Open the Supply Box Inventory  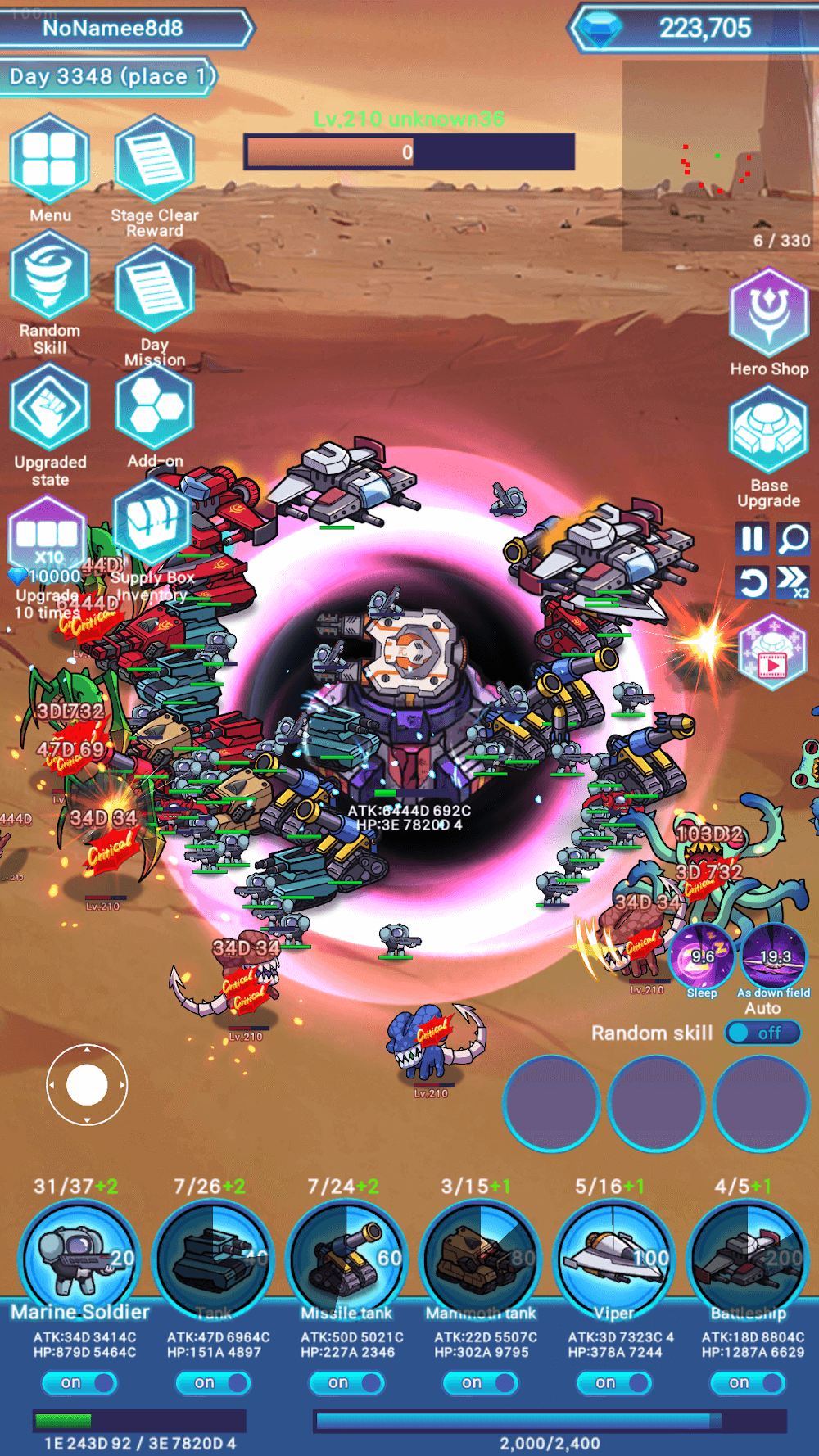click(152, 524)
